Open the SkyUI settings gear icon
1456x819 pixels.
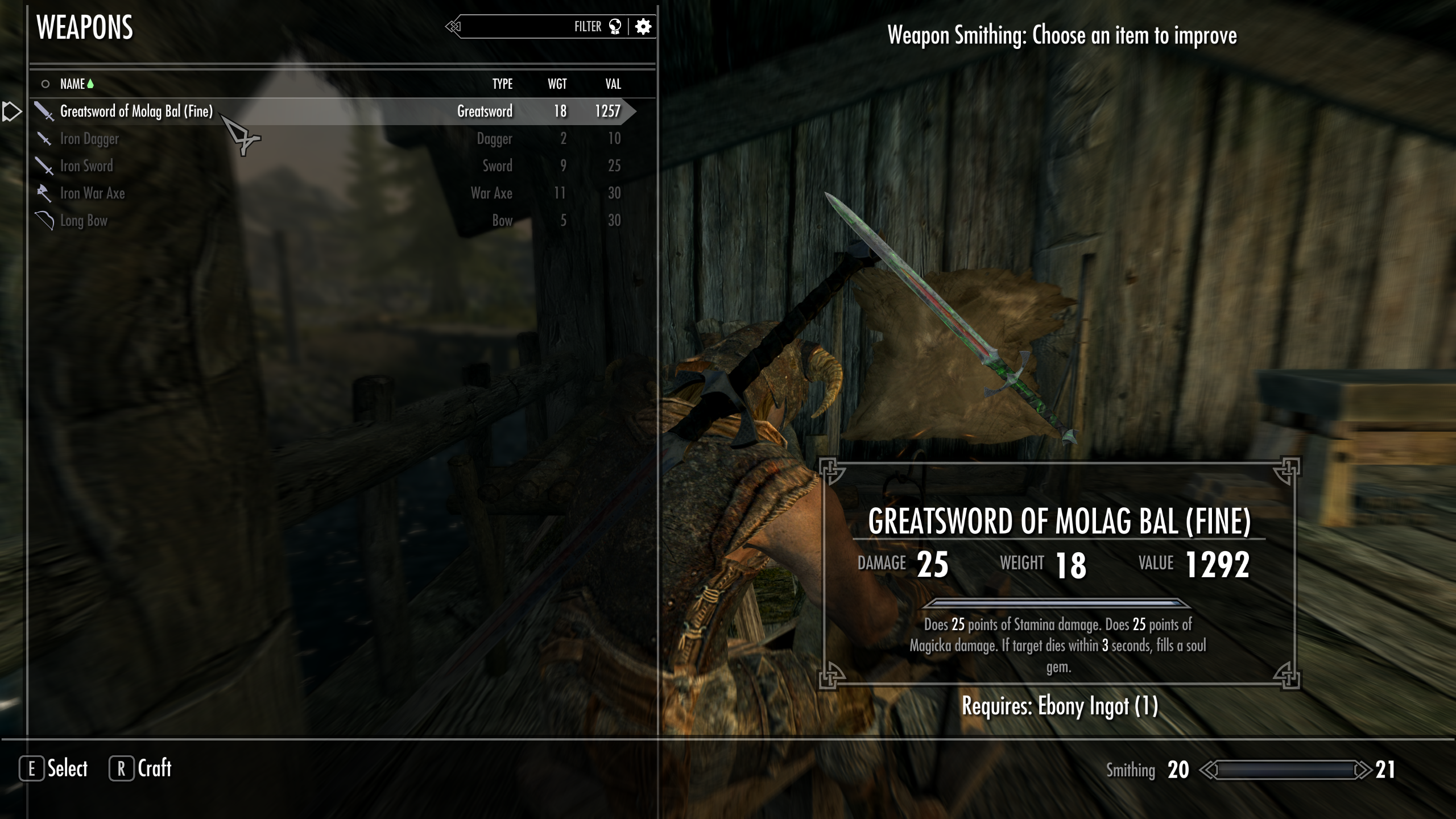(x=643, y=26)
